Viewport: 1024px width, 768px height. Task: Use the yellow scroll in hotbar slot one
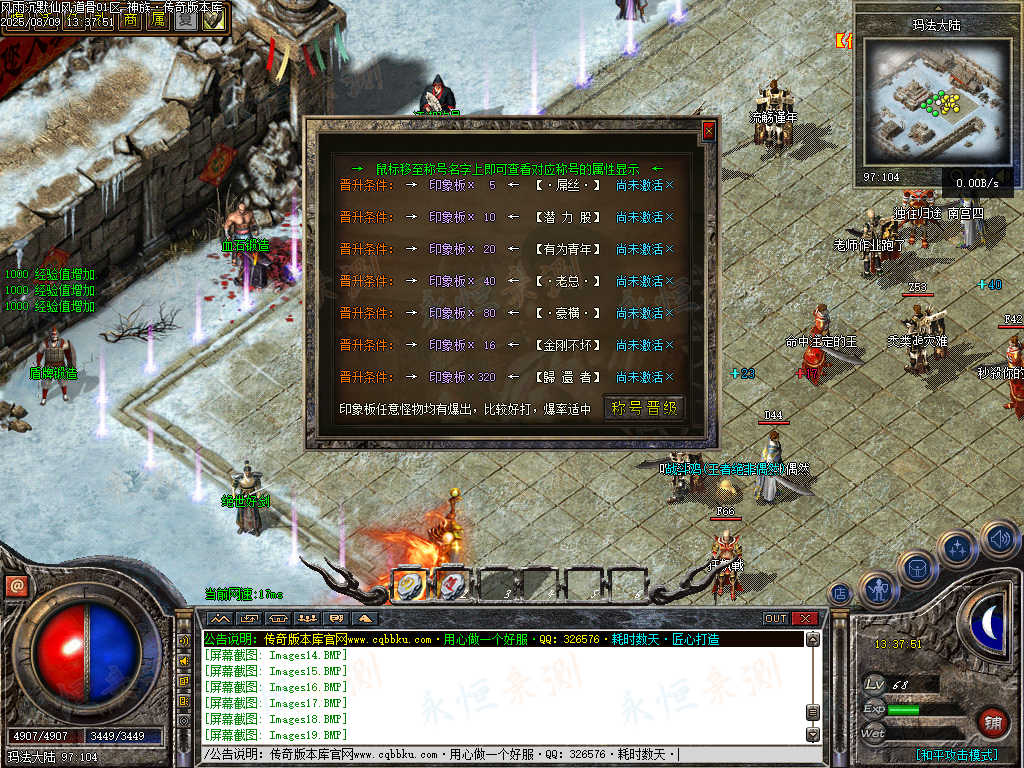point(411,583)
